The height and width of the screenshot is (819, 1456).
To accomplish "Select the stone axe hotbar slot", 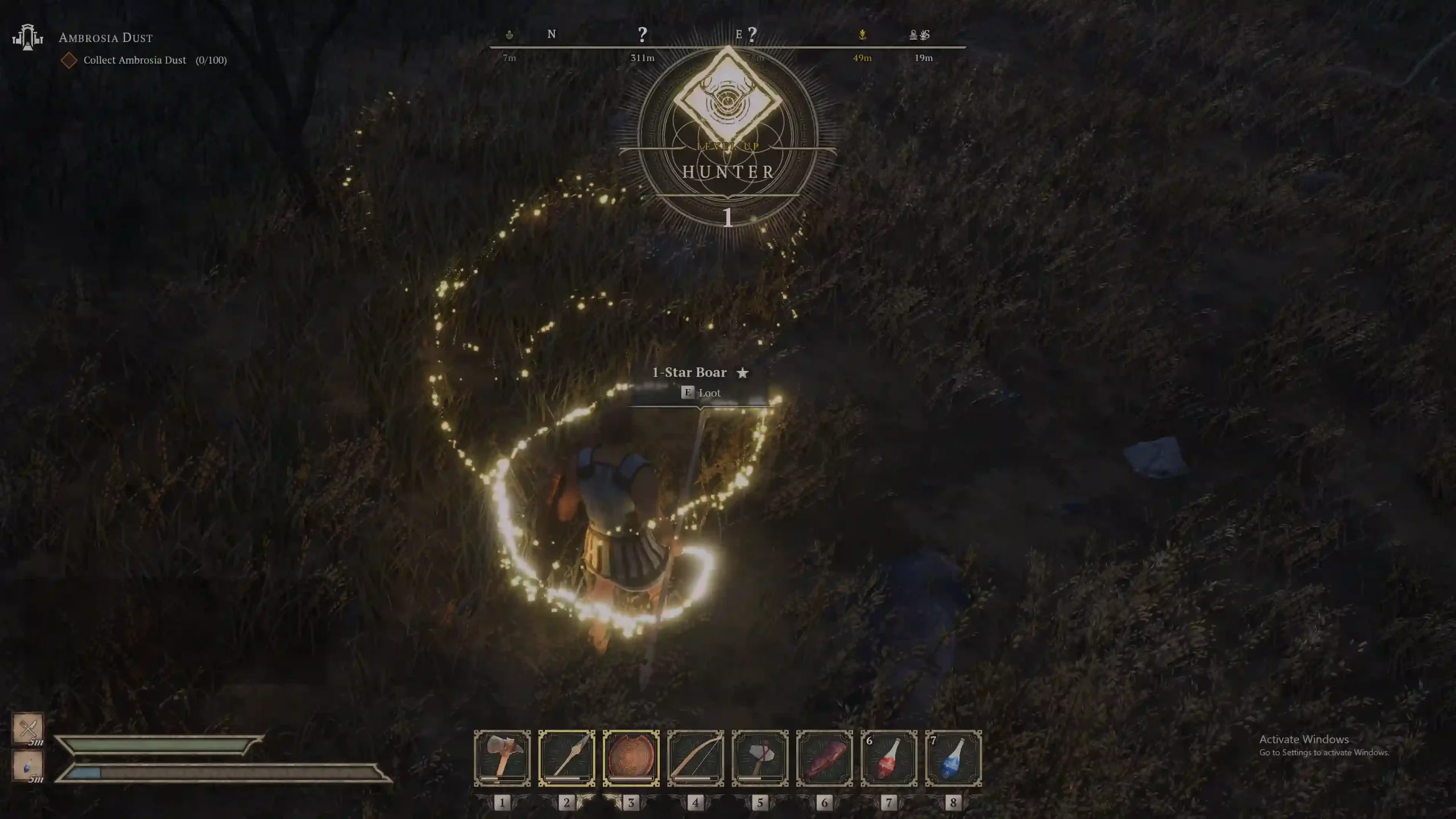I will tap(760, 758).
